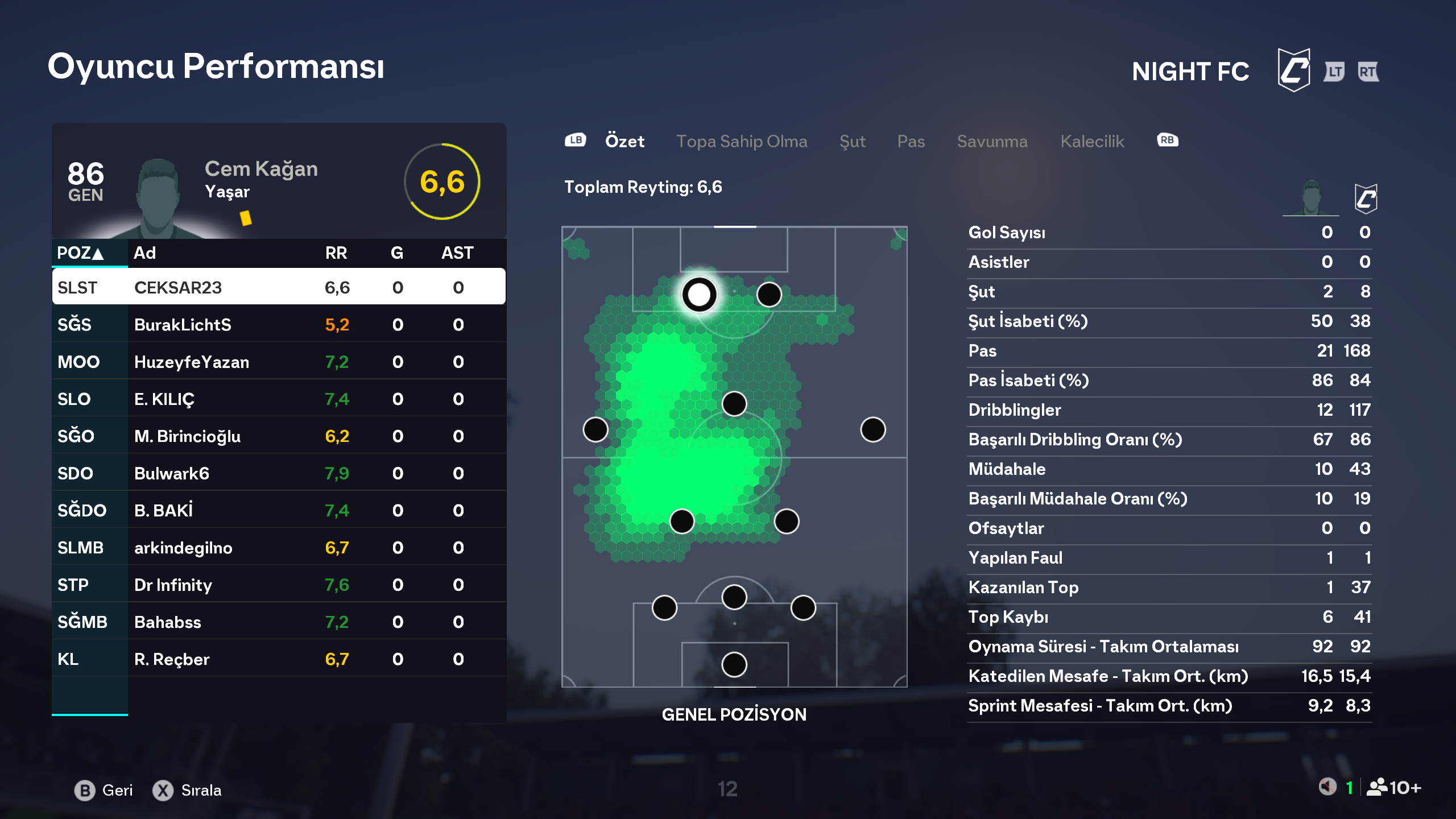Switch to the Kalecilik tab

(x=1092, y=141)
